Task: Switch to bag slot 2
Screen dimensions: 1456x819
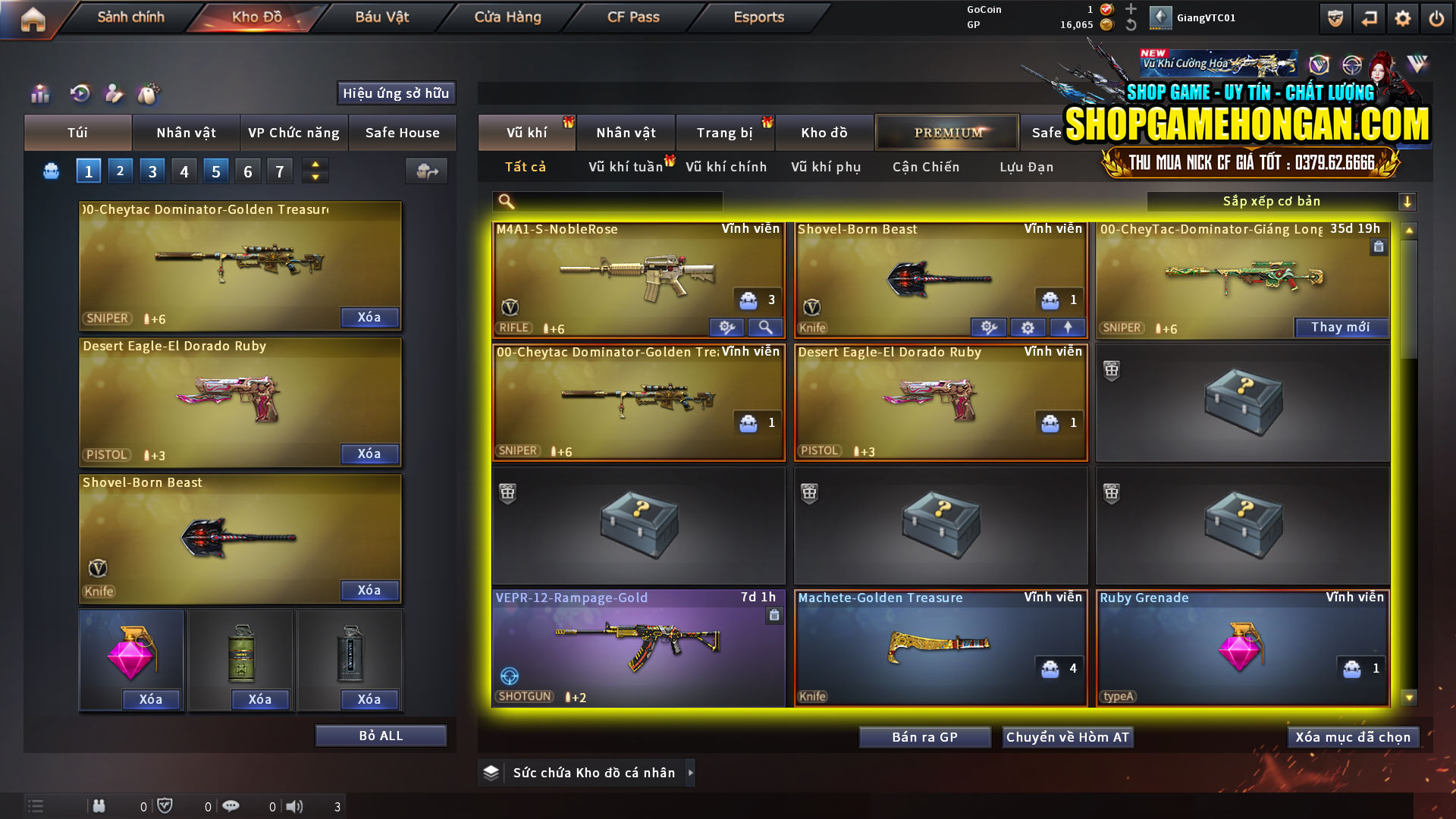Action: coord(120,171)
